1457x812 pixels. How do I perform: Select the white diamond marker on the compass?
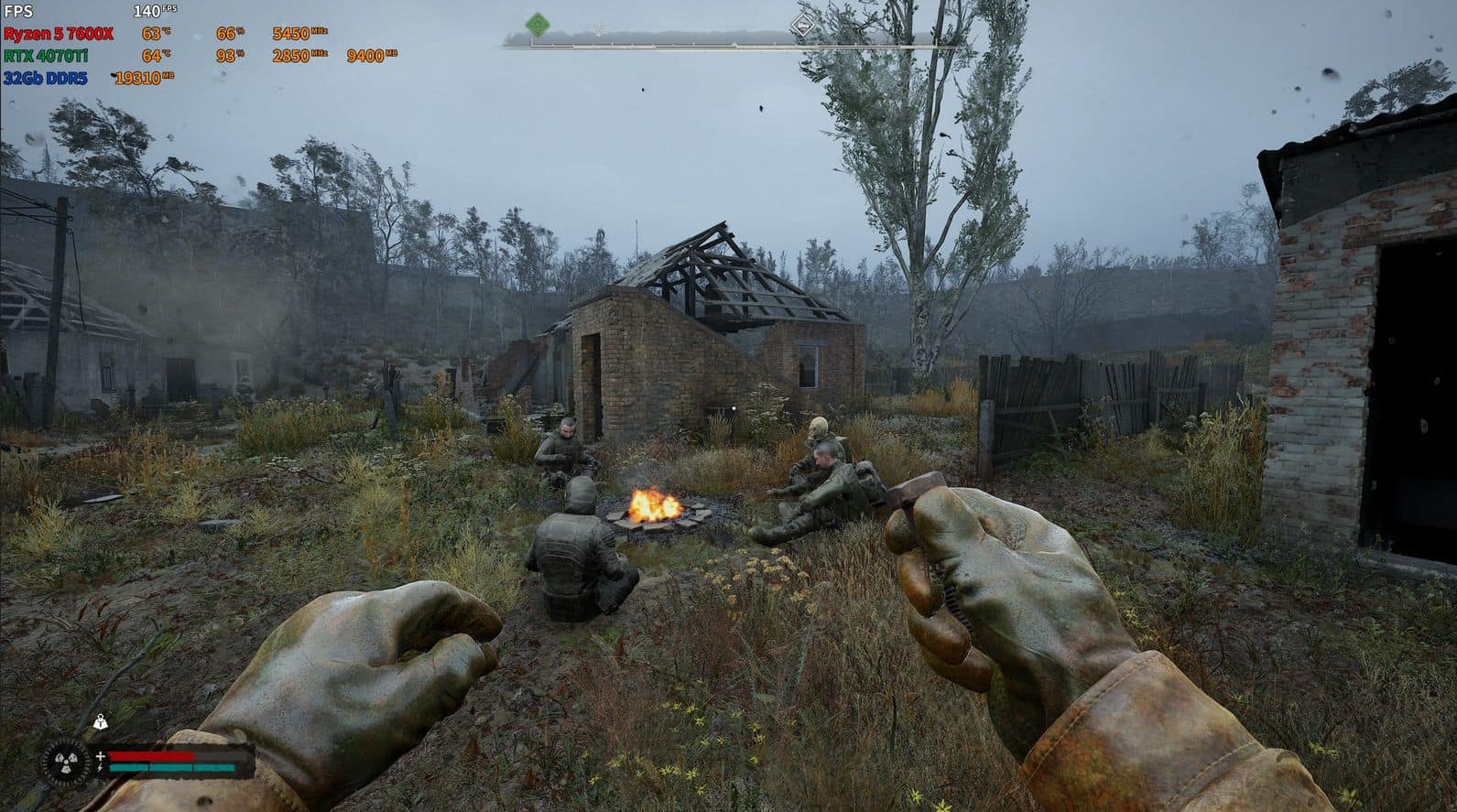tap(803, 25)
